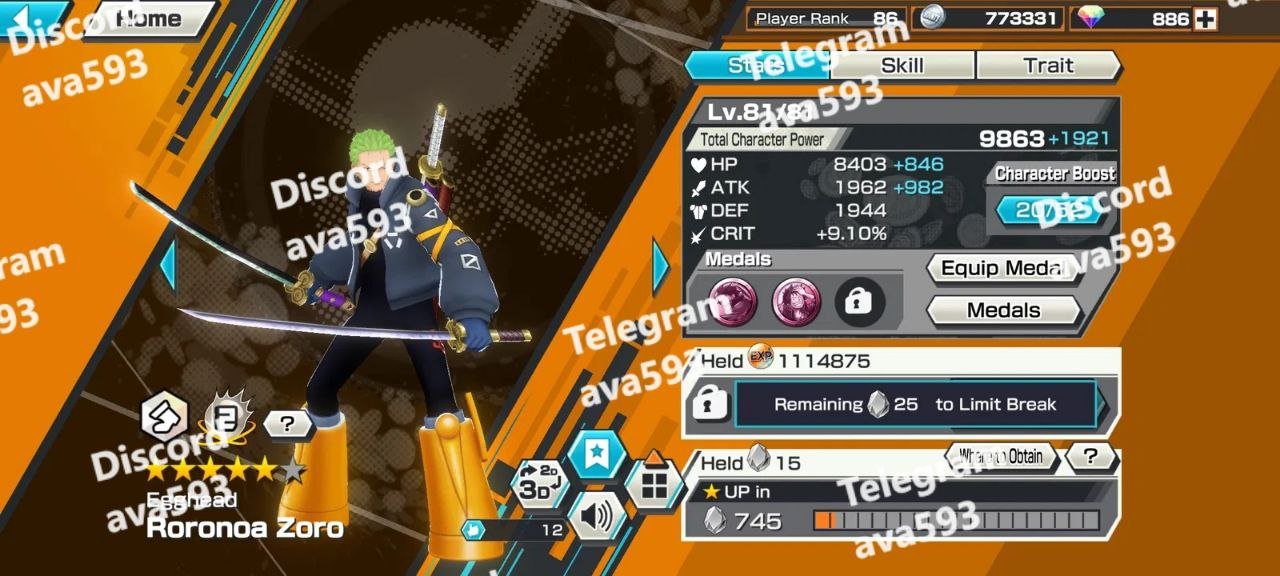1280x576 pixels.
Task: Toggle the 2D/3D character view
Action: pos(539,484)
